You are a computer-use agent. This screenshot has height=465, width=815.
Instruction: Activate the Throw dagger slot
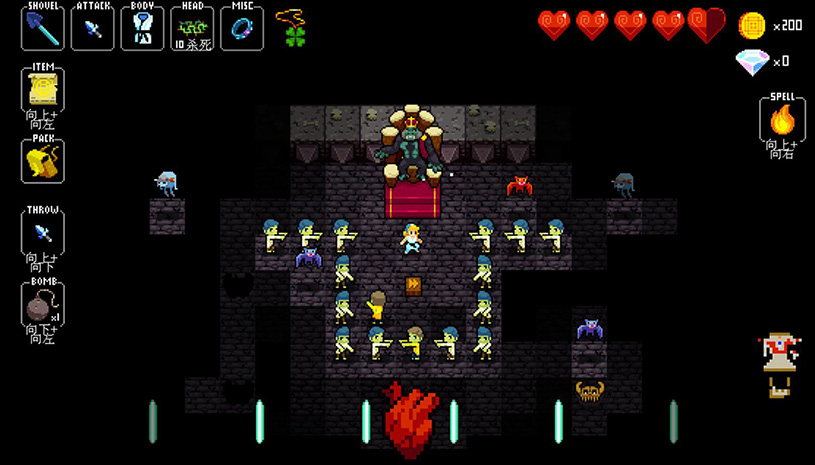(42, 233)
